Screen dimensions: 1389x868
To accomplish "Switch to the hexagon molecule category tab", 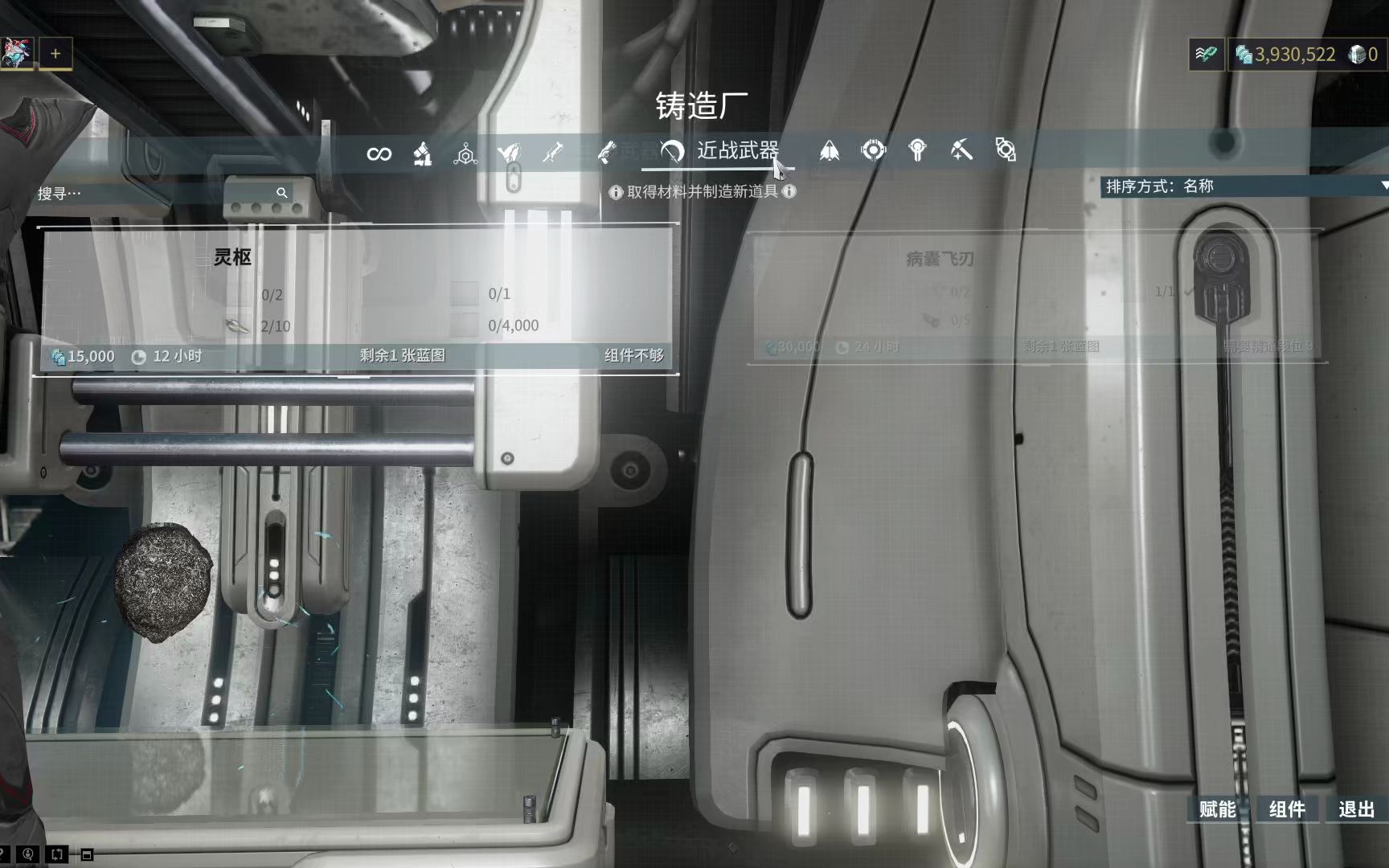I will 465,153.
